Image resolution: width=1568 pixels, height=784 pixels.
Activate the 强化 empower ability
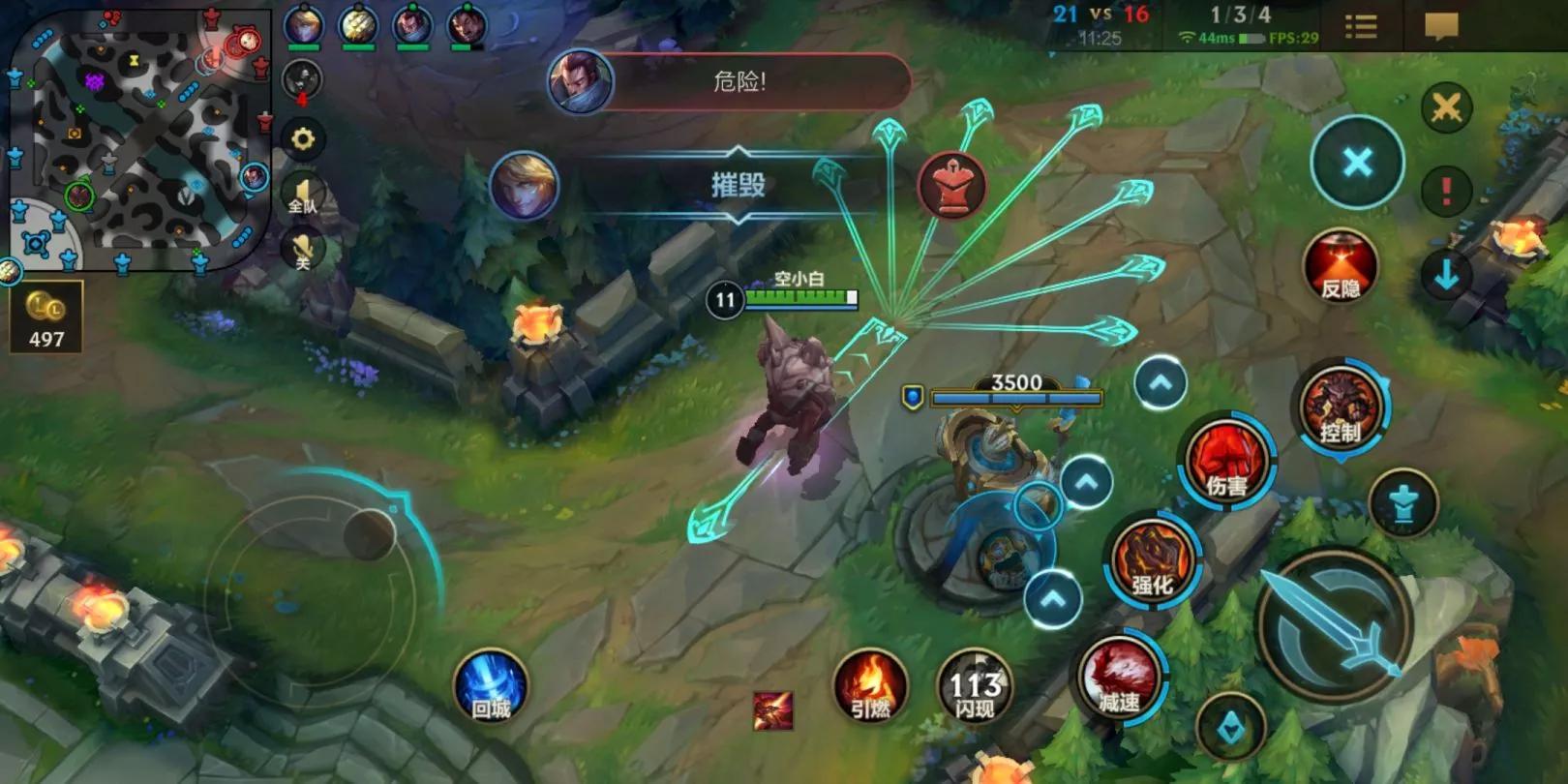[1152, 563]
